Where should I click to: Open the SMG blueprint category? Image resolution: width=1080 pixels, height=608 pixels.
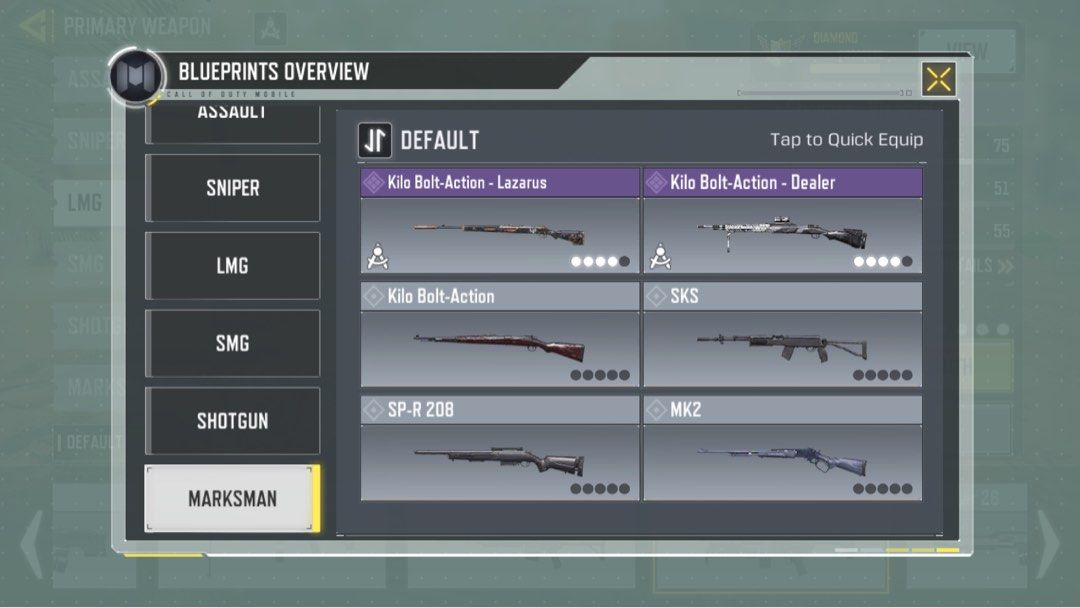pyautogui.click(x=232, y=344)
